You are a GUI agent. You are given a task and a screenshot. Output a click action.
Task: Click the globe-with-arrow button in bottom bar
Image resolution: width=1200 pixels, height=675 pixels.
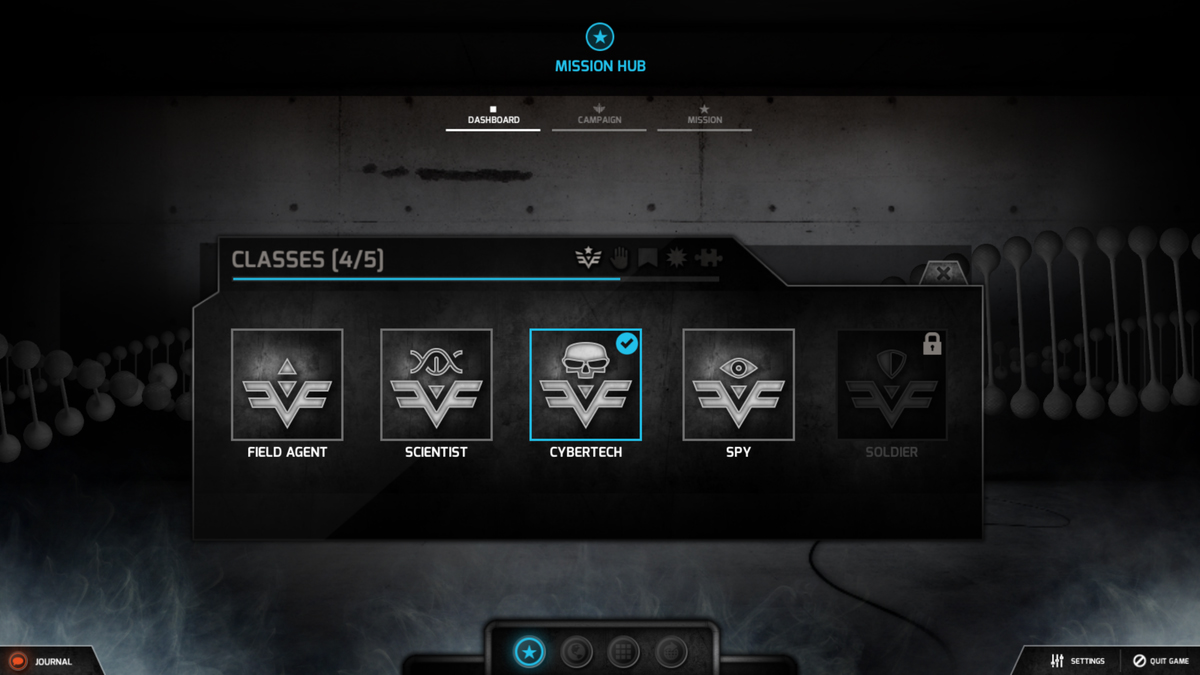671,653
